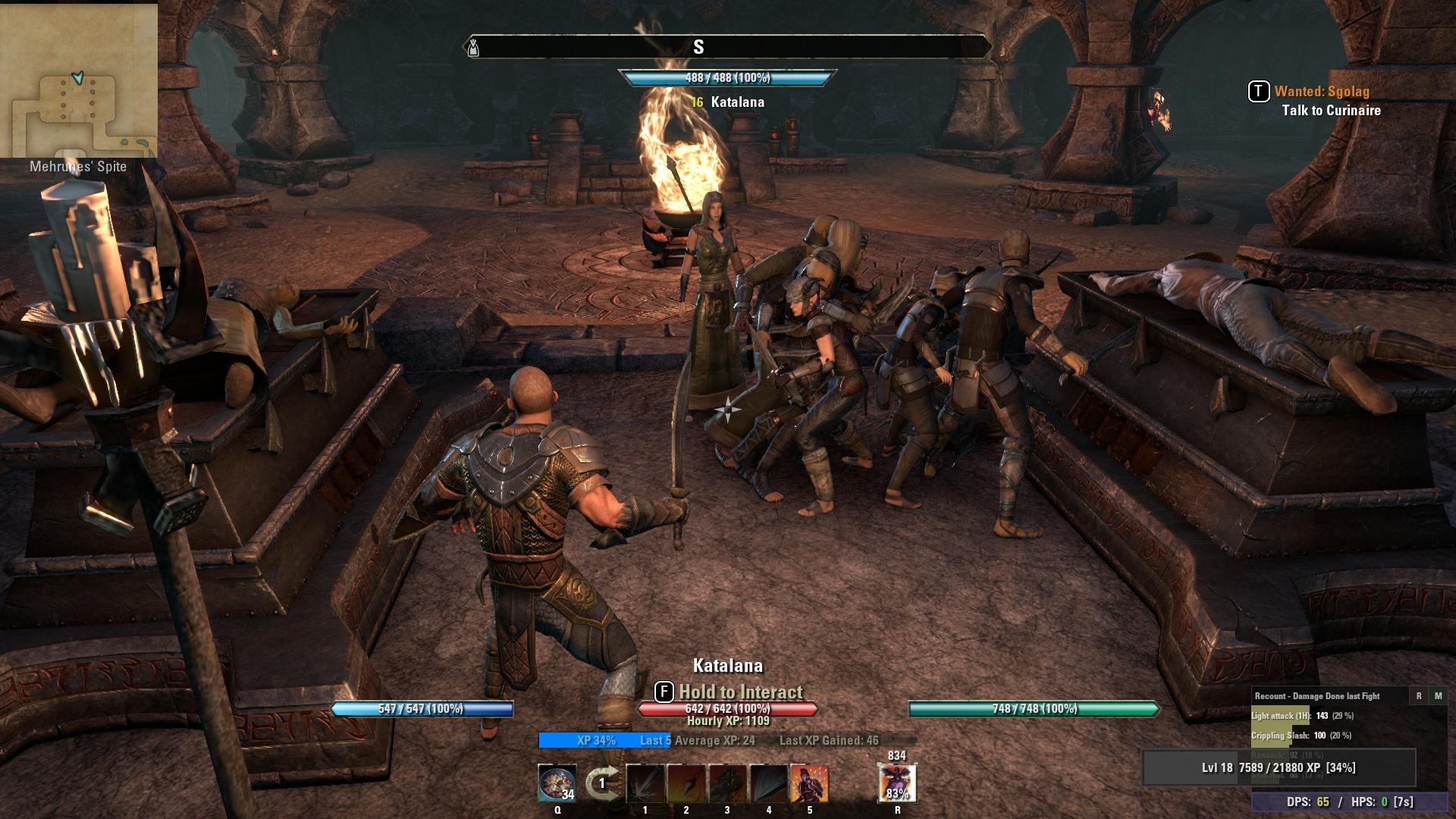
Task: Activate the glowing warrior ability in slot 5
Action: [810, 783]
